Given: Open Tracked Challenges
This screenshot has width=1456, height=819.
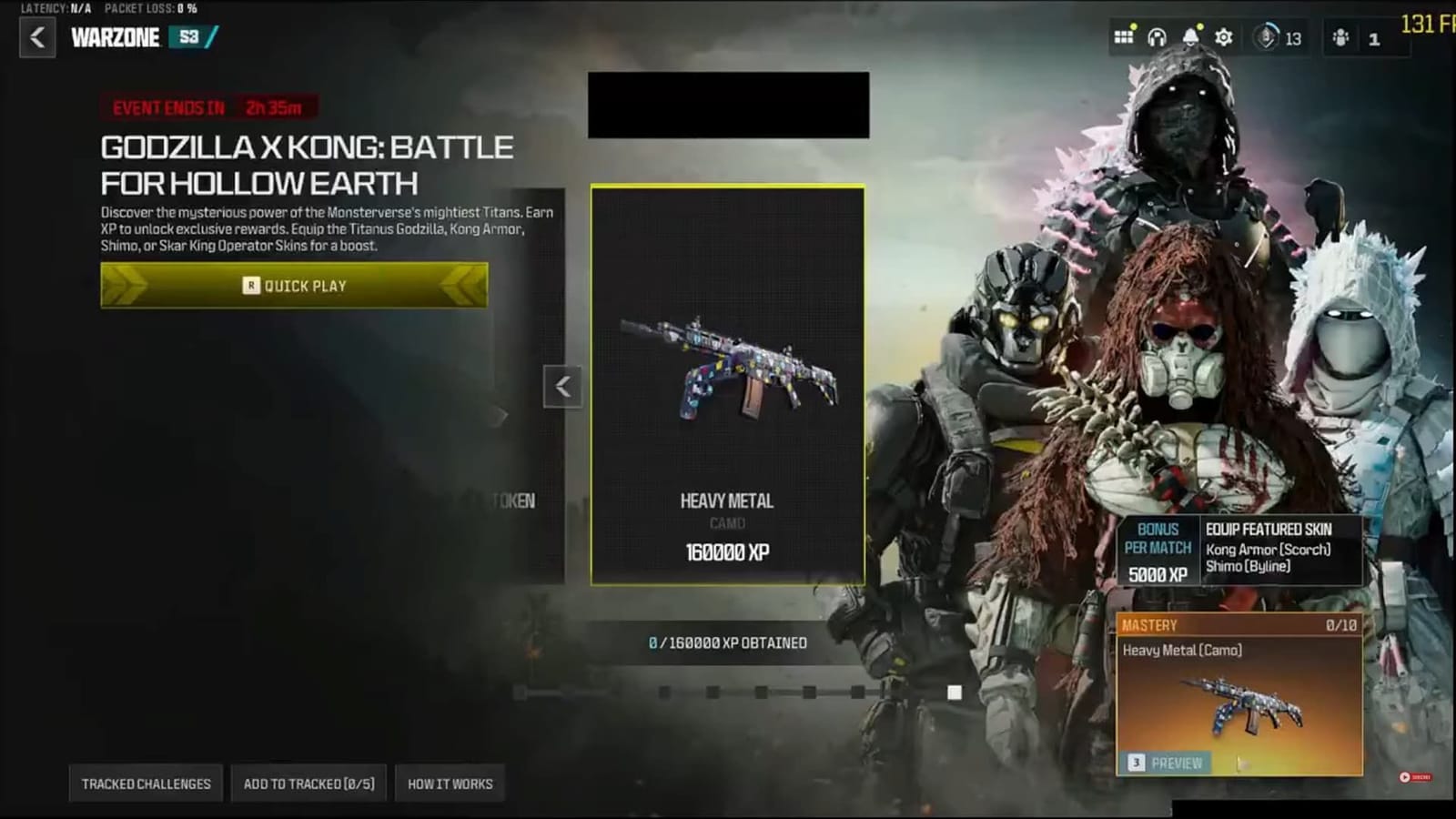Looking at the screenshot, I should 147,783.
